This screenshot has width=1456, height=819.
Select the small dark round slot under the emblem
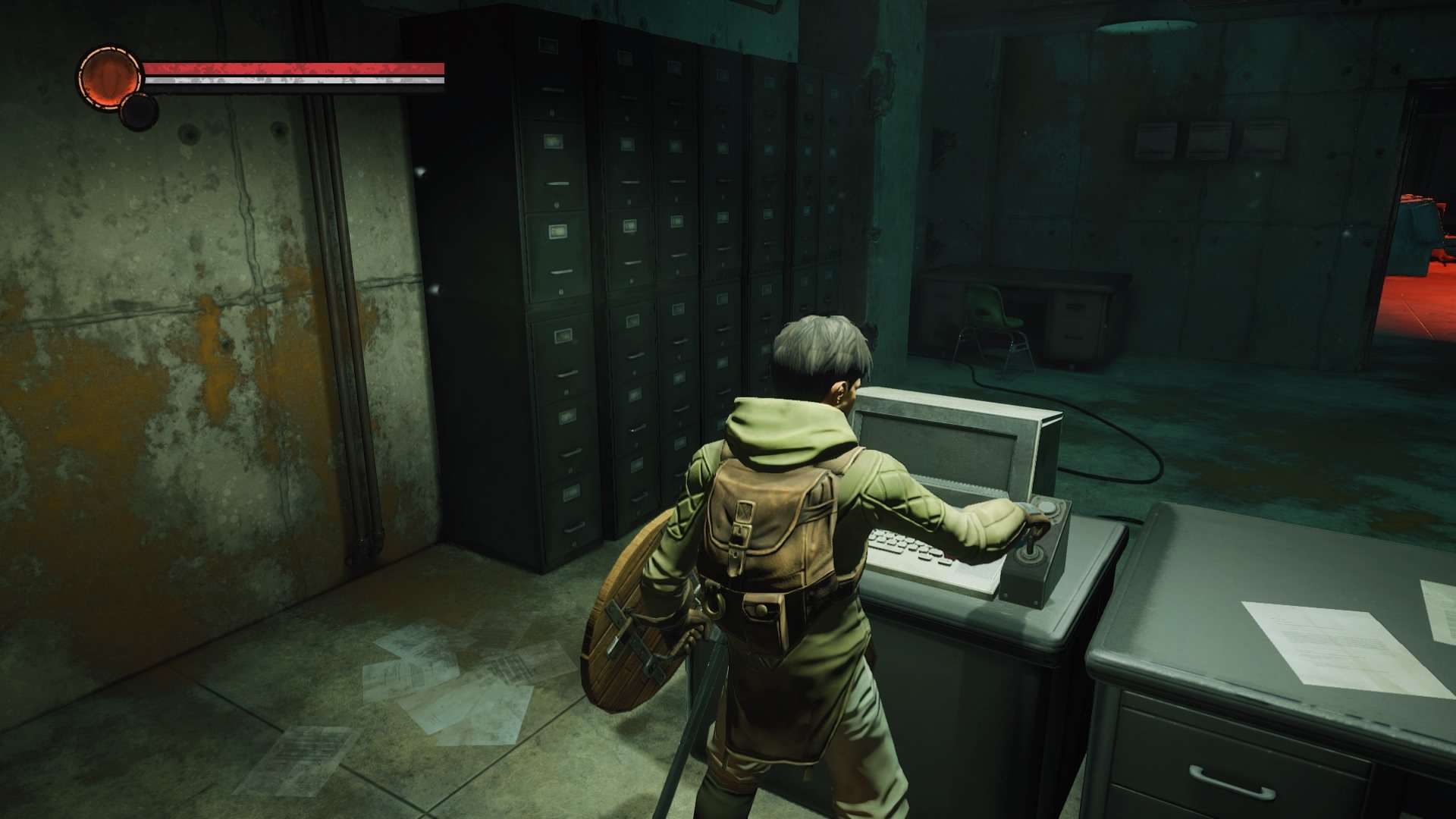tap(140, 112)
